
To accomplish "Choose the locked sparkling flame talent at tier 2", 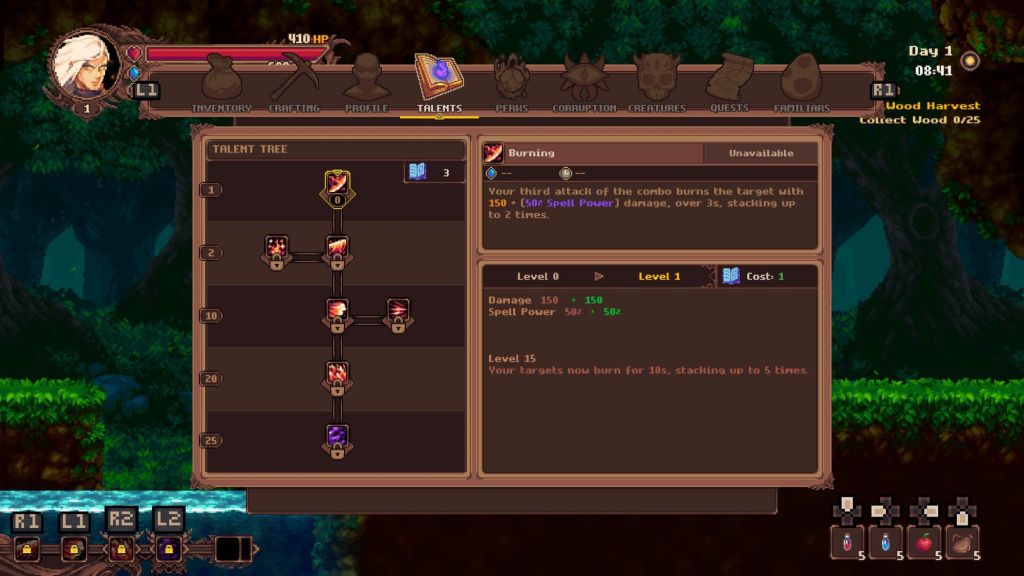I will [276, 250].
